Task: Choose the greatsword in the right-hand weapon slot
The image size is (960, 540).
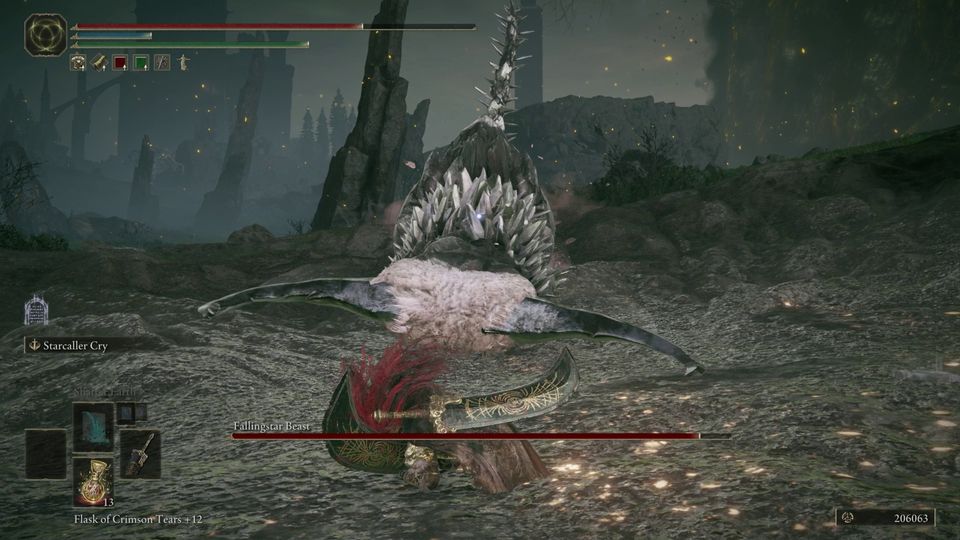Action: click(139, 453)
